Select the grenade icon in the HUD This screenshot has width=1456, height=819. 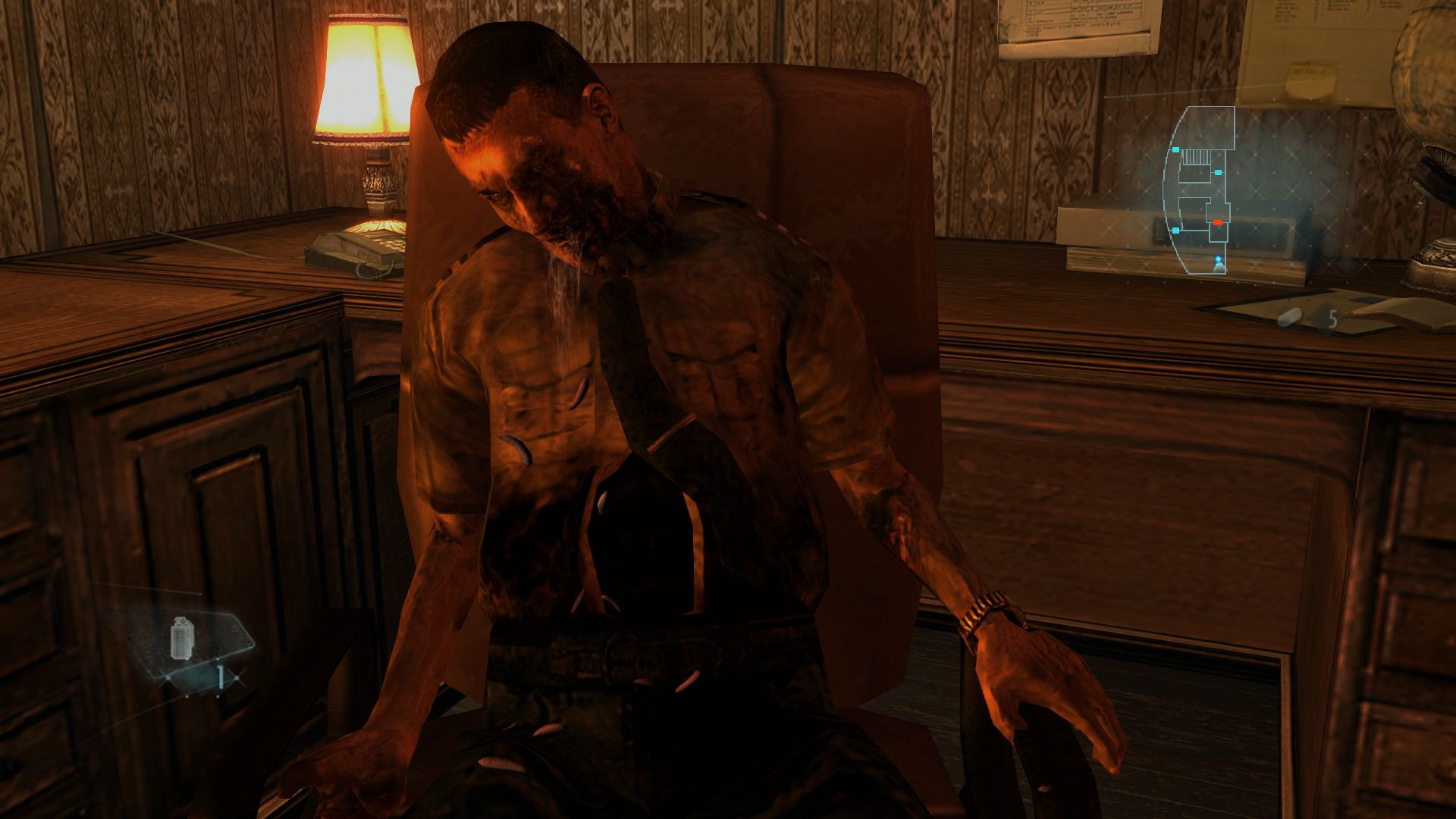click(181, 637)
